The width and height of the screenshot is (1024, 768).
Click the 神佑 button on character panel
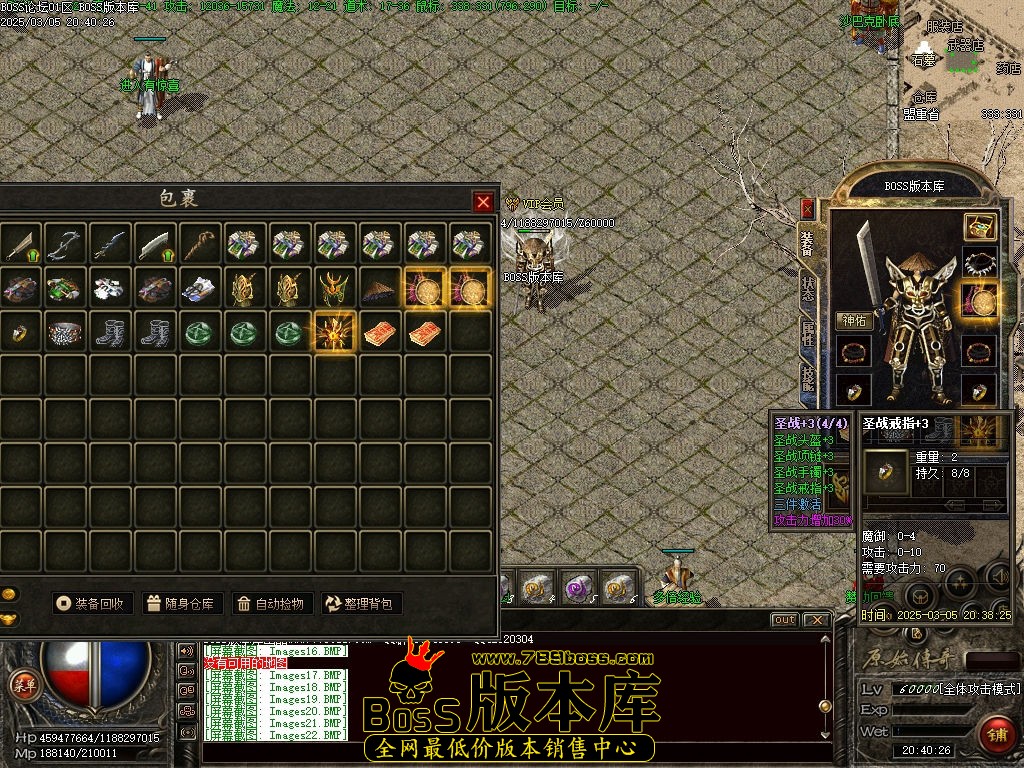pos(853,321)
